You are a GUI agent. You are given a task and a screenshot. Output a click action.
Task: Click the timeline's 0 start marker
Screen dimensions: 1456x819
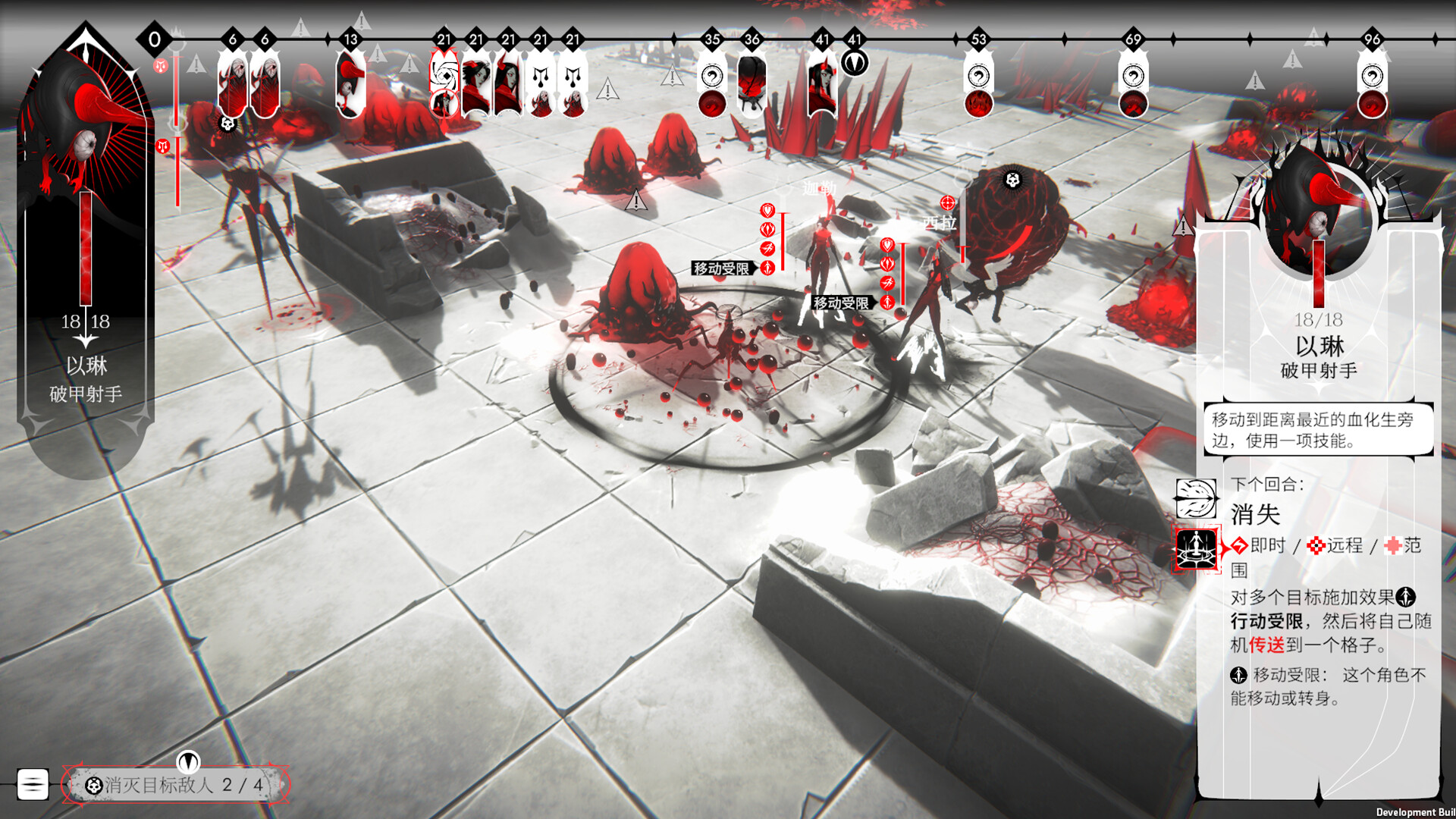(155, 39)
